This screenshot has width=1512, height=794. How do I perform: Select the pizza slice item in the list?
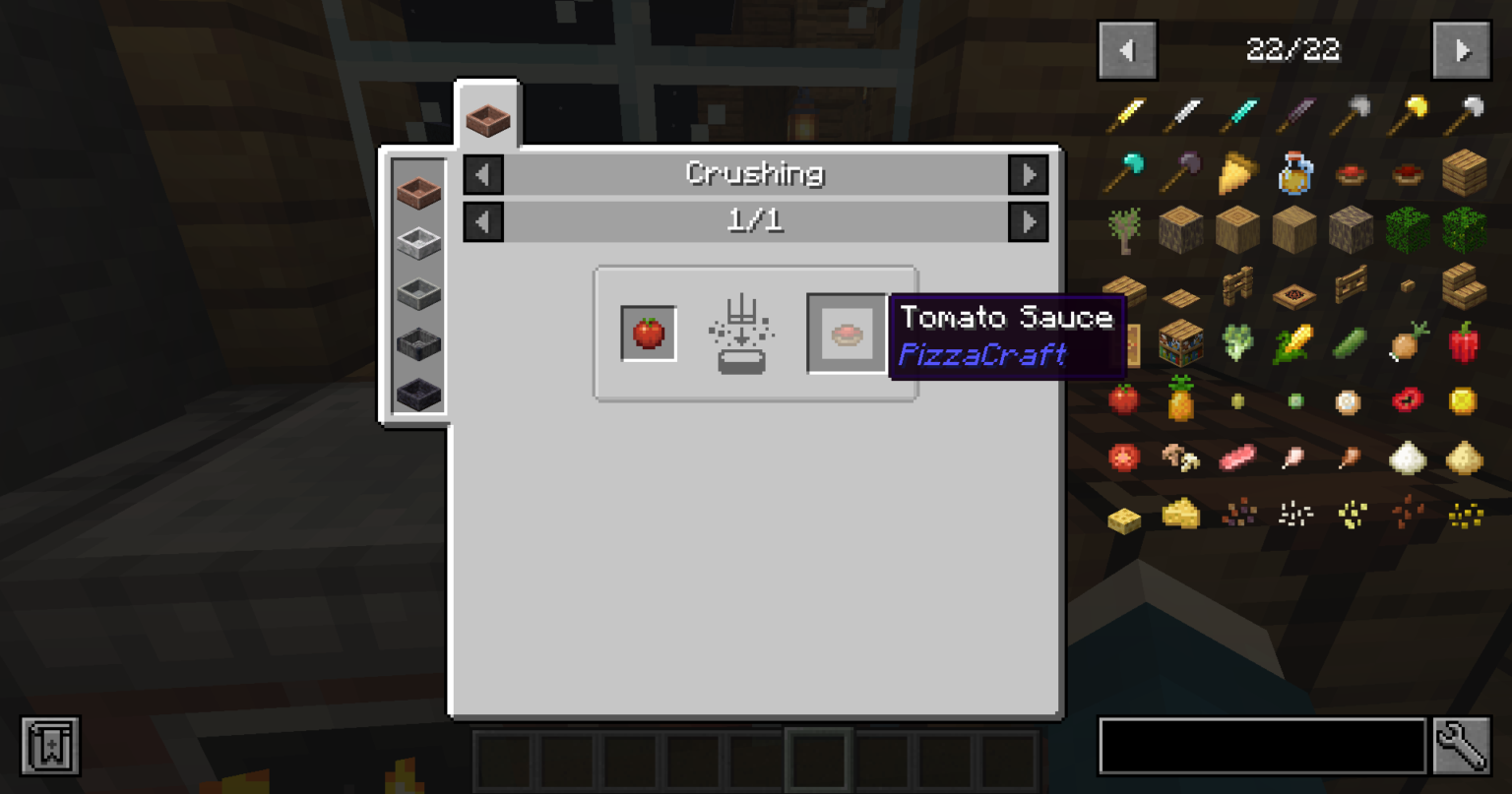(x=1236, y=172)
